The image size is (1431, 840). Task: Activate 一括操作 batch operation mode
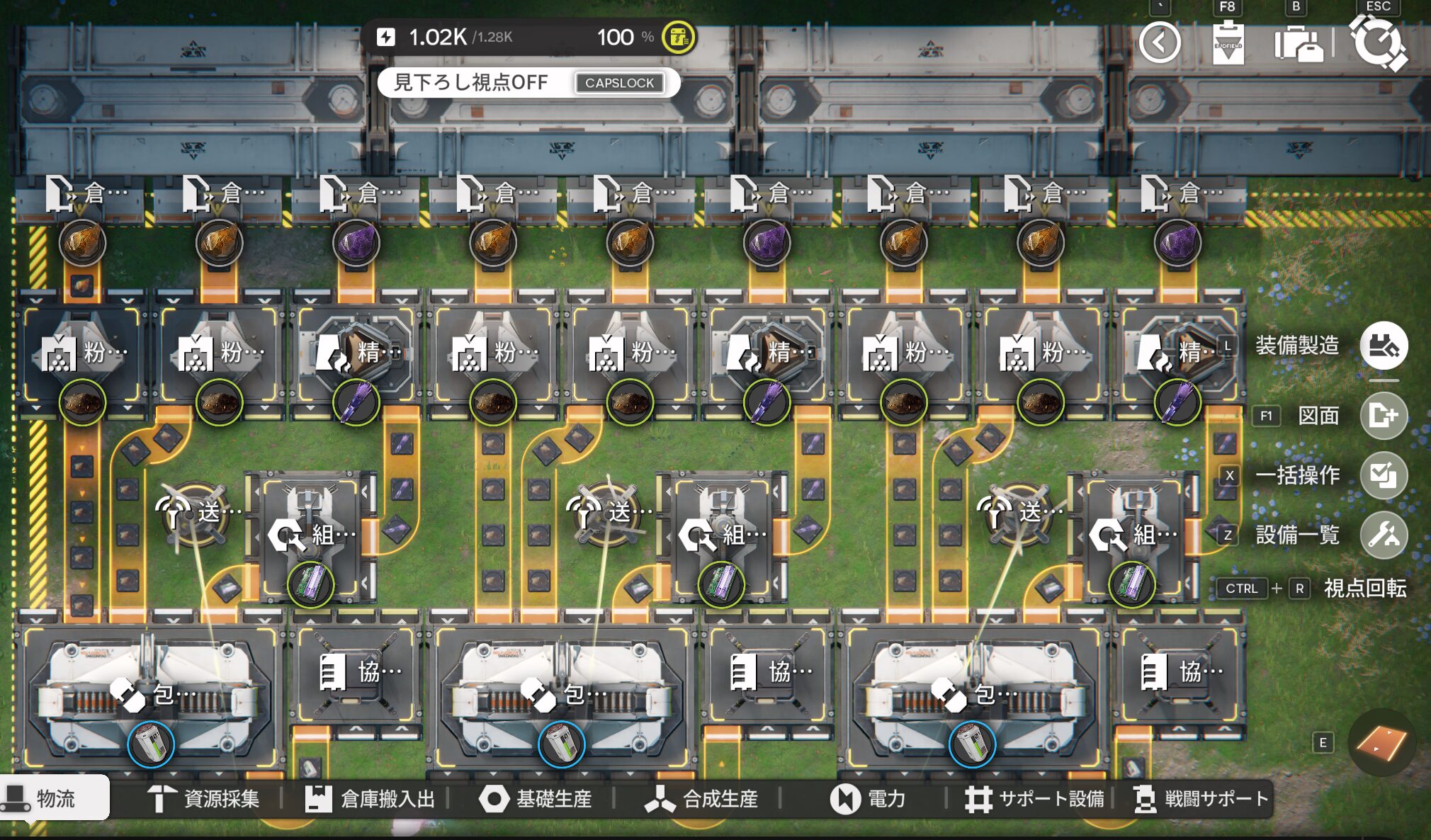1383,475
